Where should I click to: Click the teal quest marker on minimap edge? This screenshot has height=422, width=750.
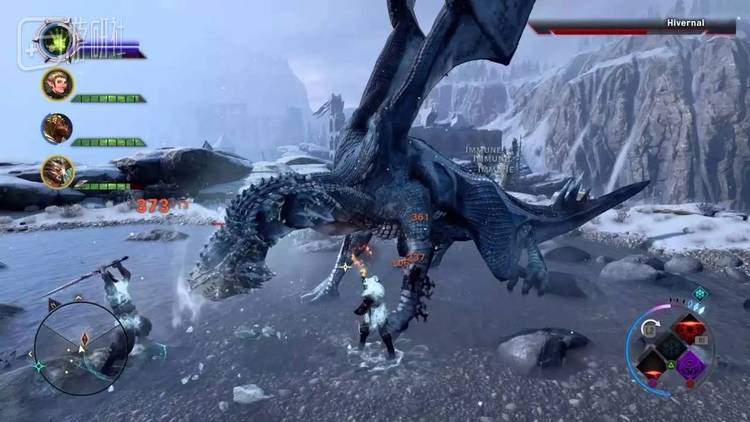[39, 367]
